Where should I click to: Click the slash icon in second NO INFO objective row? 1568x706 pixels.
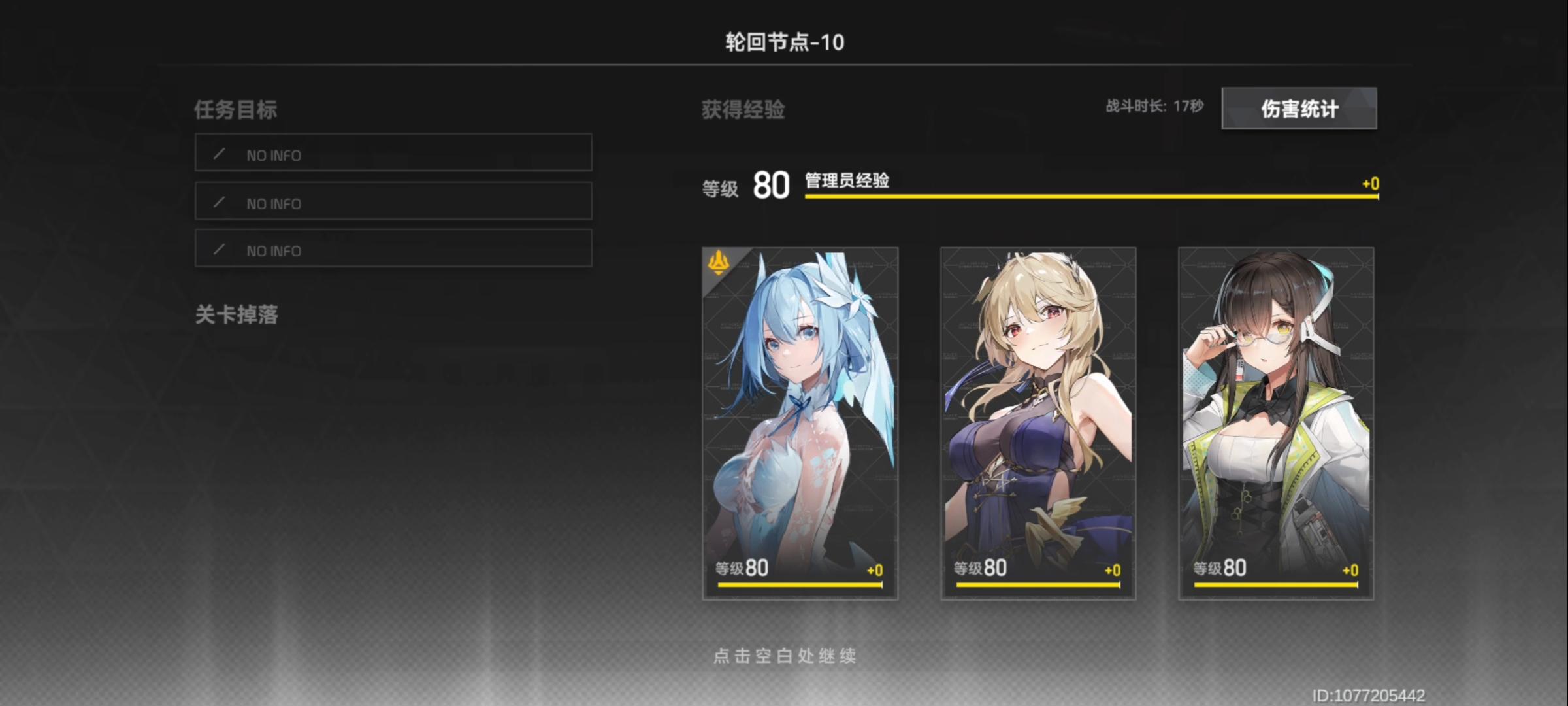(x=220, y=202)
